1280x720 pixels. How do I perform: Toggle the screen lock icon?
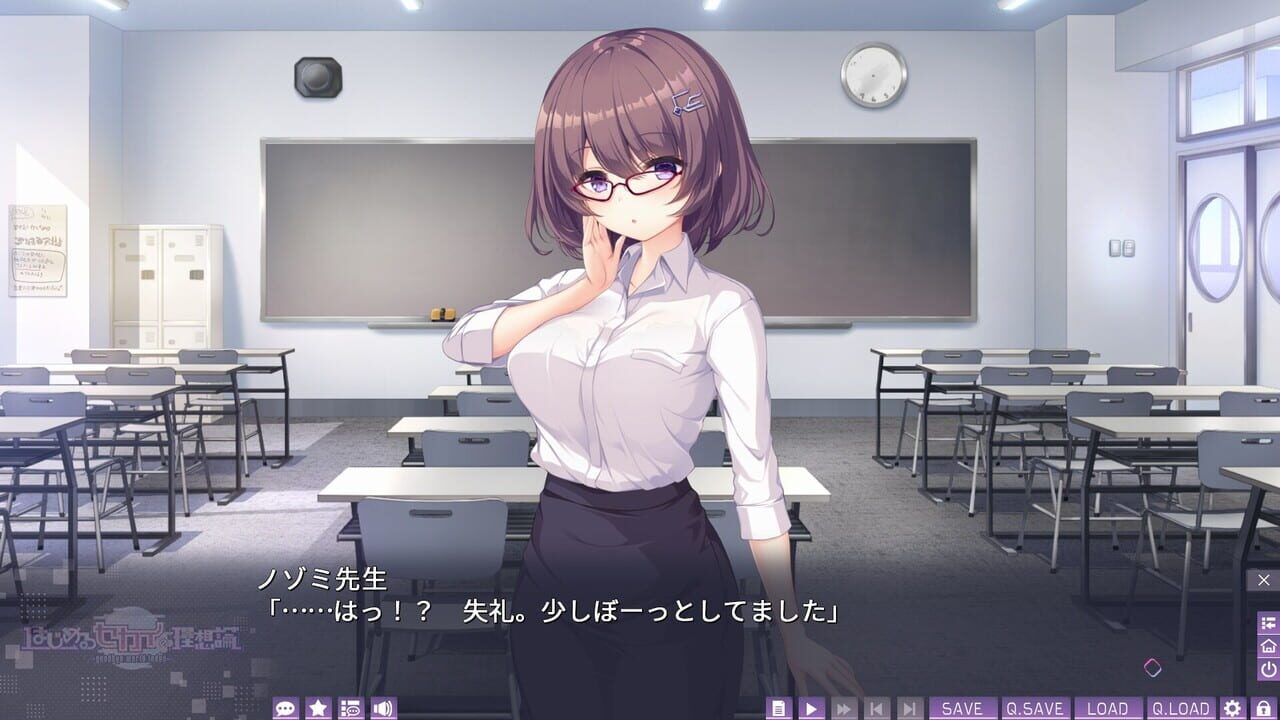[x=1266, y=706]
